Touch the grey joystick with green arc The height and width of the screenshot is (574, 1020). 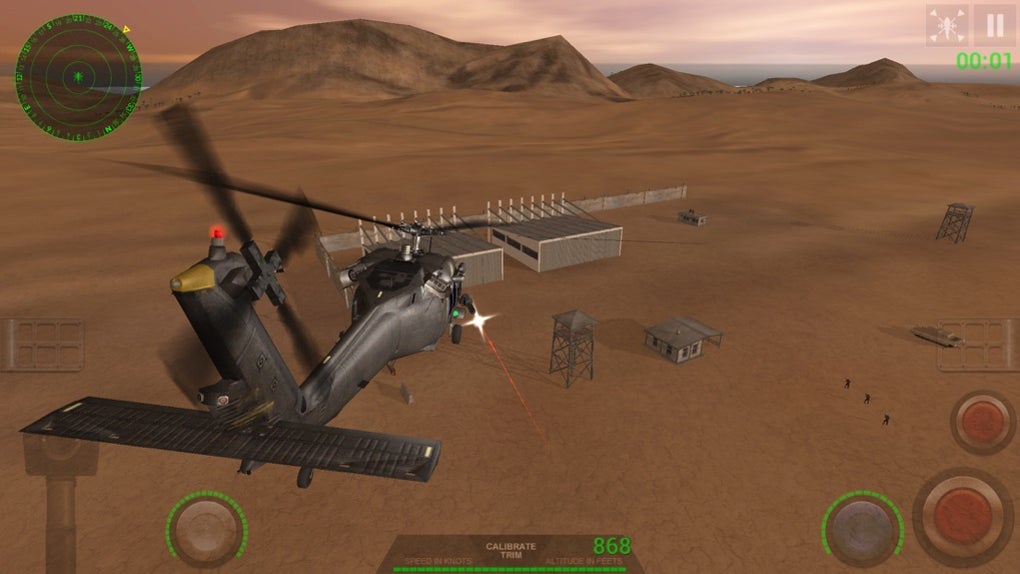point(861,526)
